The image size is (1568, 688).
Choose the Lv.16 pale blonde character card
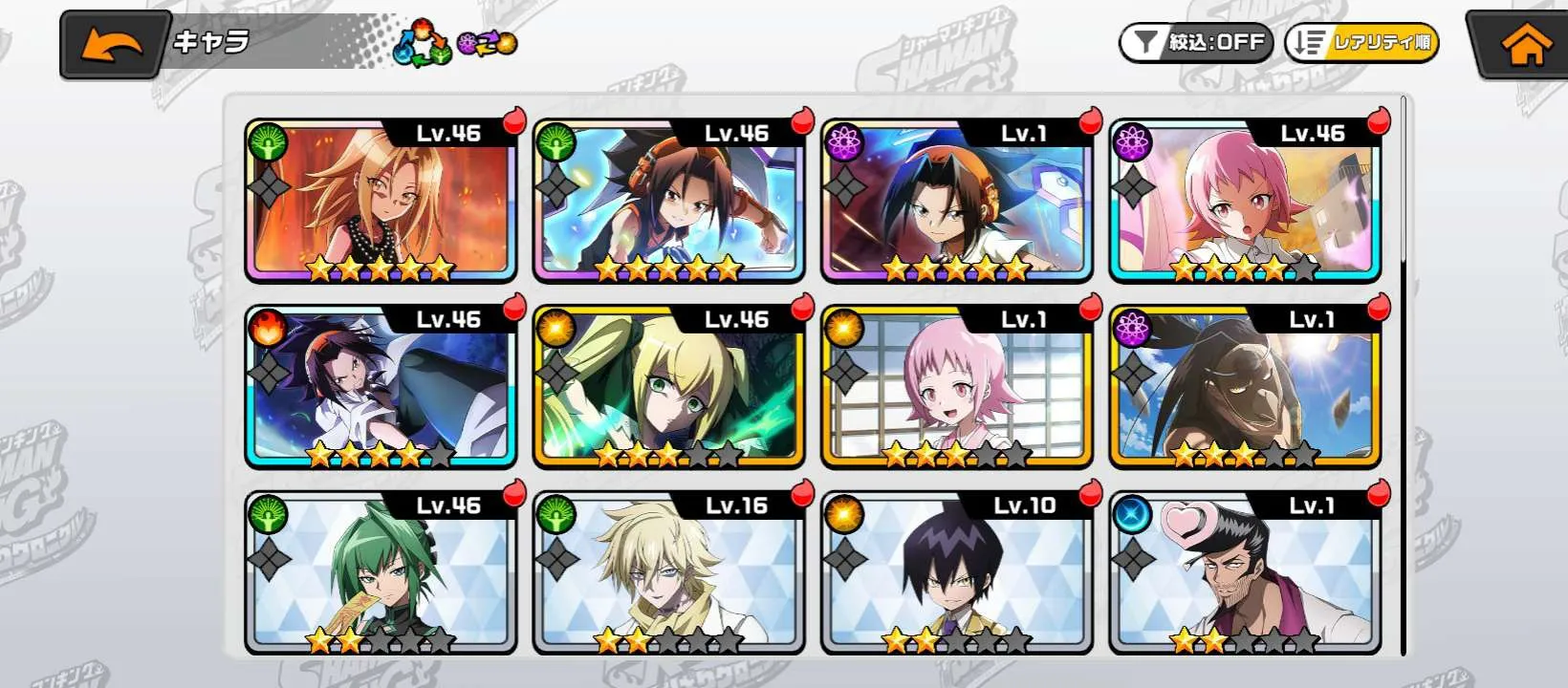tap(669, 573)
